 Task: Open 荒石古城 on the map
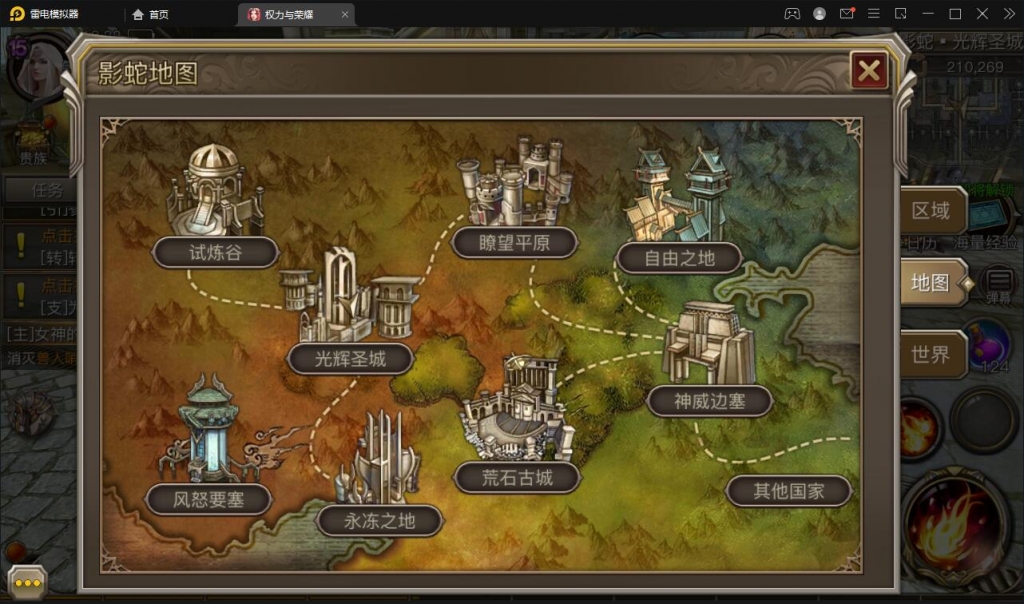point(517,477)
